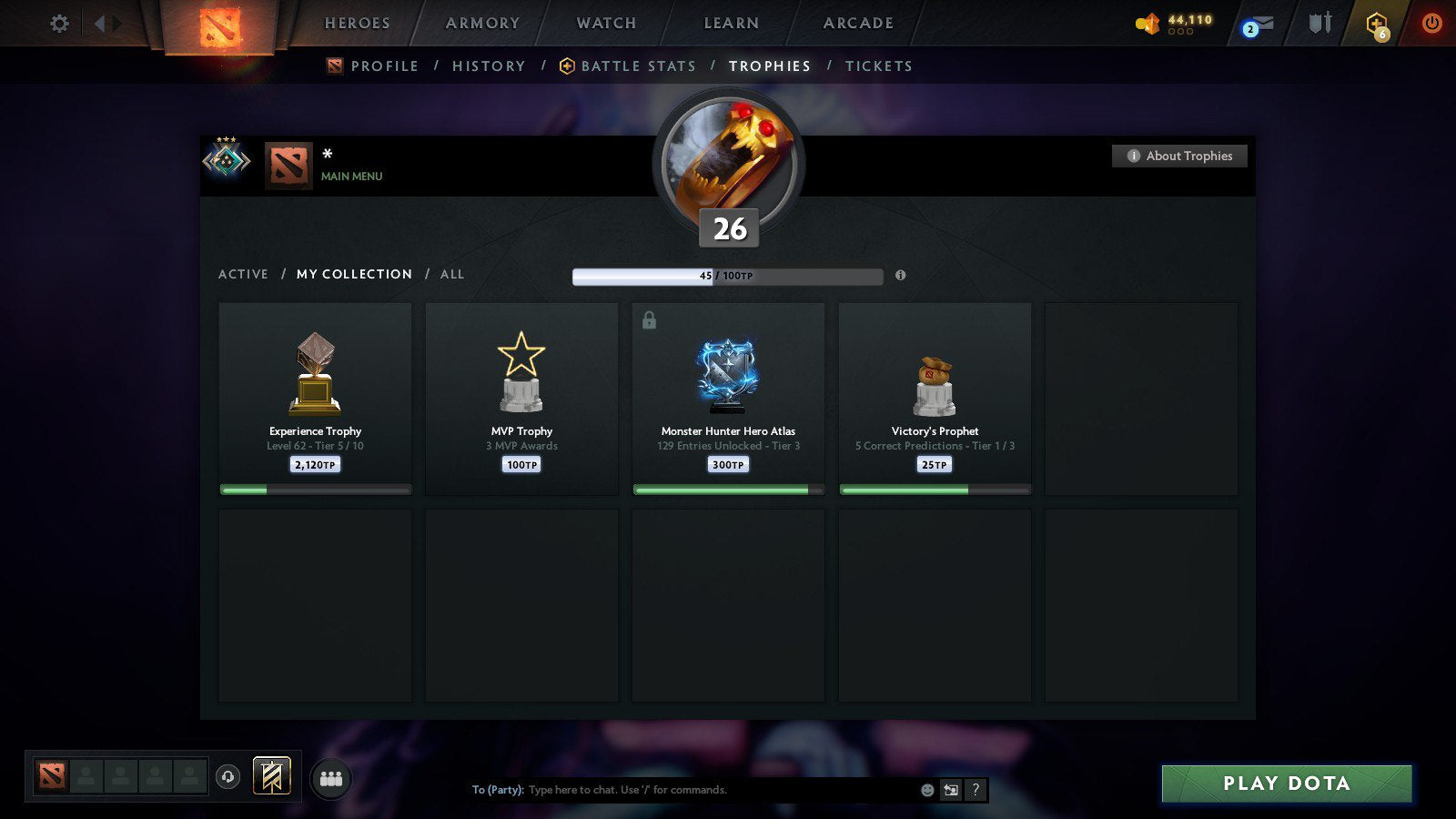1456x819 pixels.
Task: Click the 45/100TP trophy progress bar
Action: pos(726,277)
